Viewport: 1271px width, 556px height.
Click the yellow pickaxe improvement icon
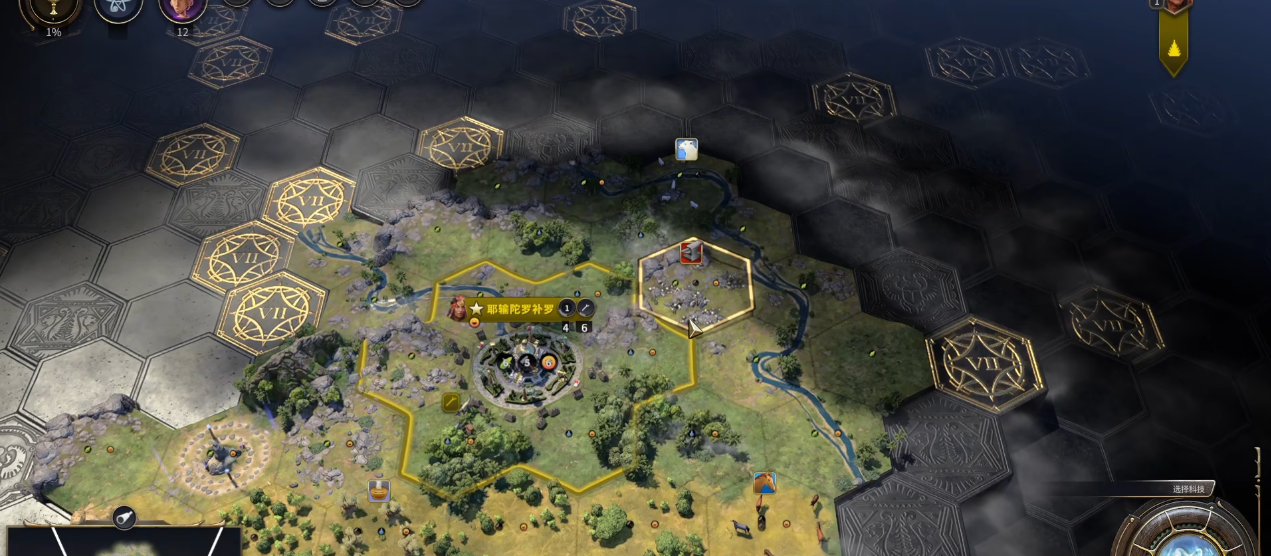[452, 402]
